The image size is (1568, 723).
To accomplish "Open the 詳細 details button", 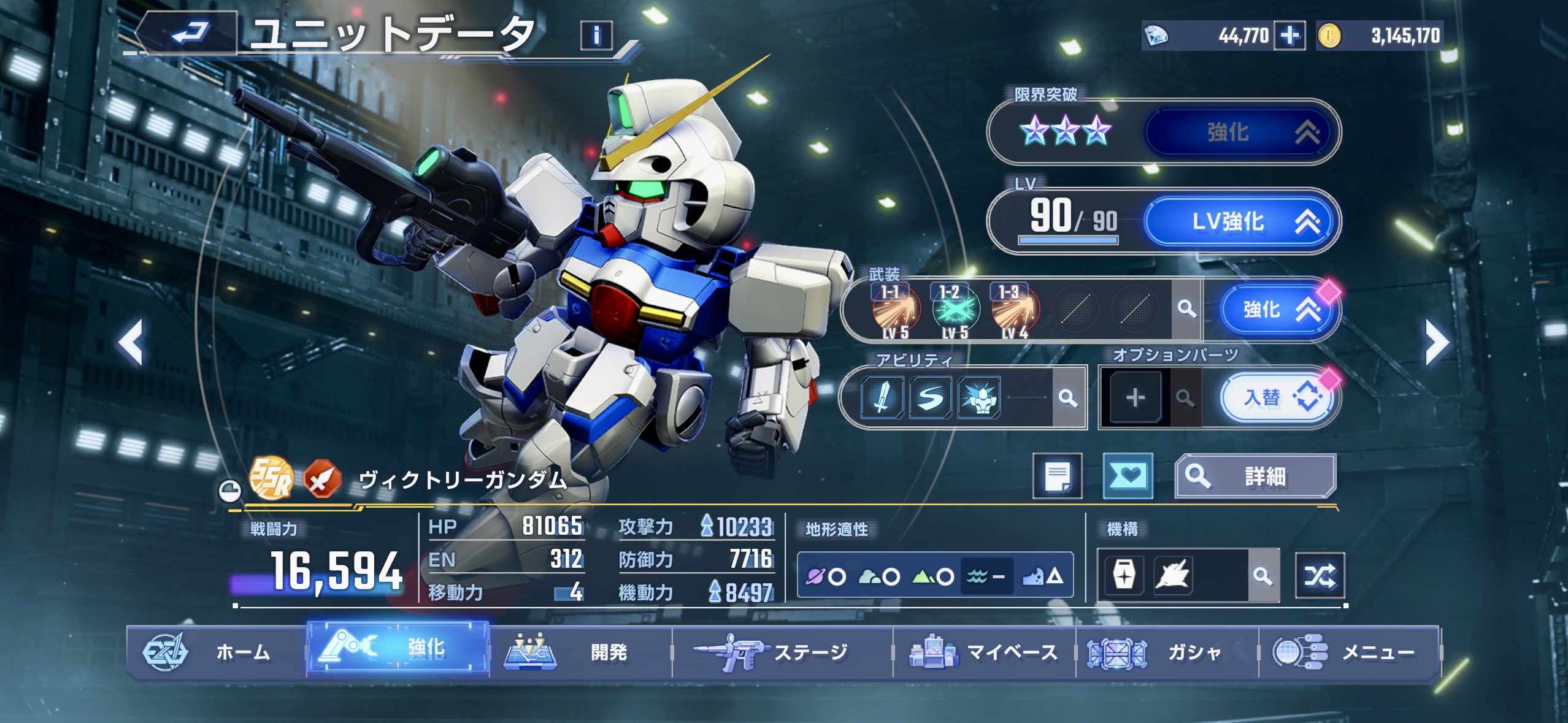I will point(1255,476).
